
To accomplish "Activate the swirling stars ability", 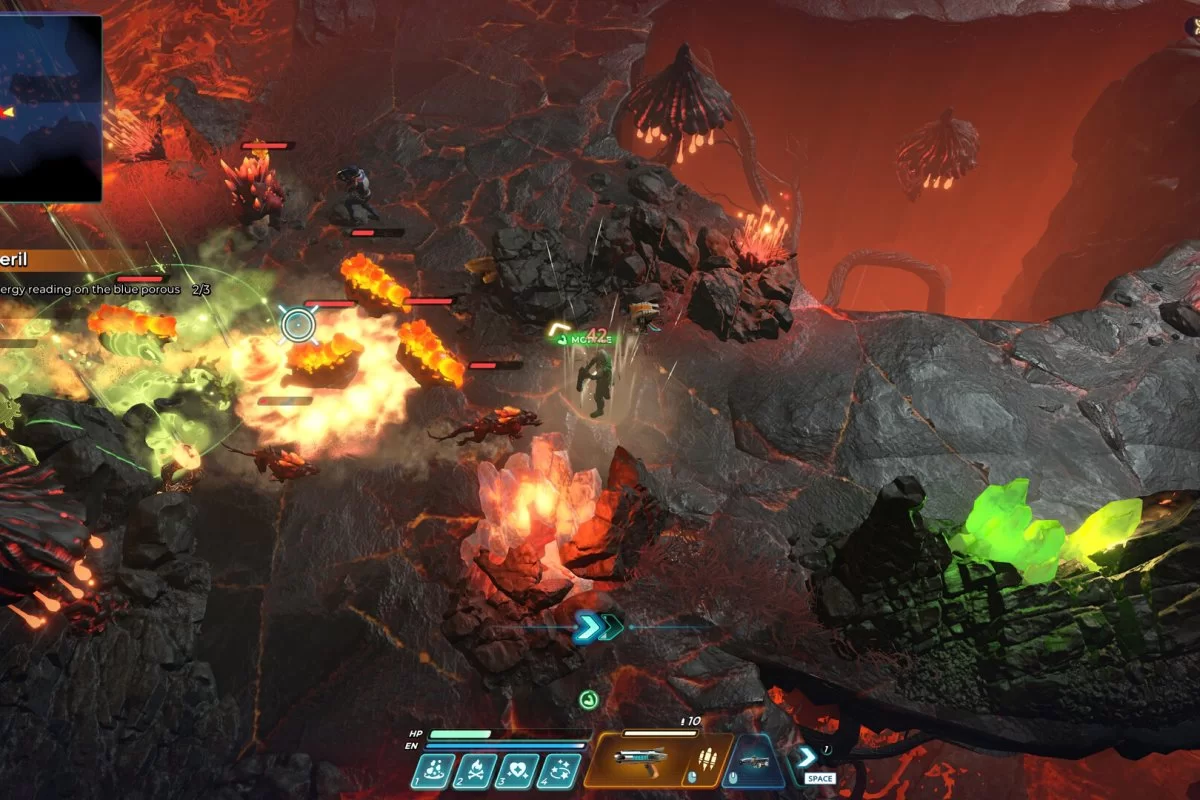I will 559,771.
